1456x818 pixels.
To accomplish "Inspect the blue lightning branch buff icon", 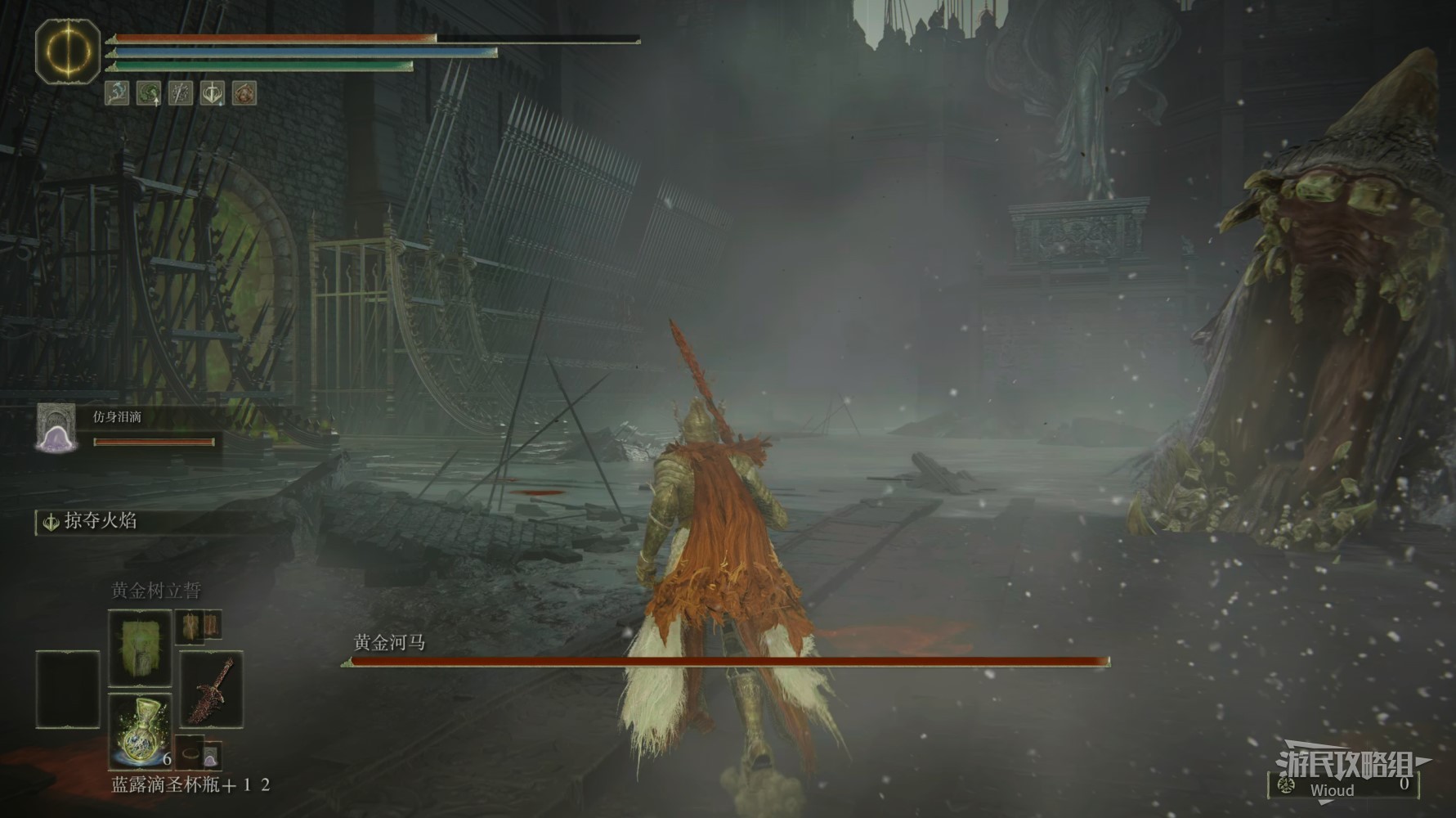I will coord(117,93).
